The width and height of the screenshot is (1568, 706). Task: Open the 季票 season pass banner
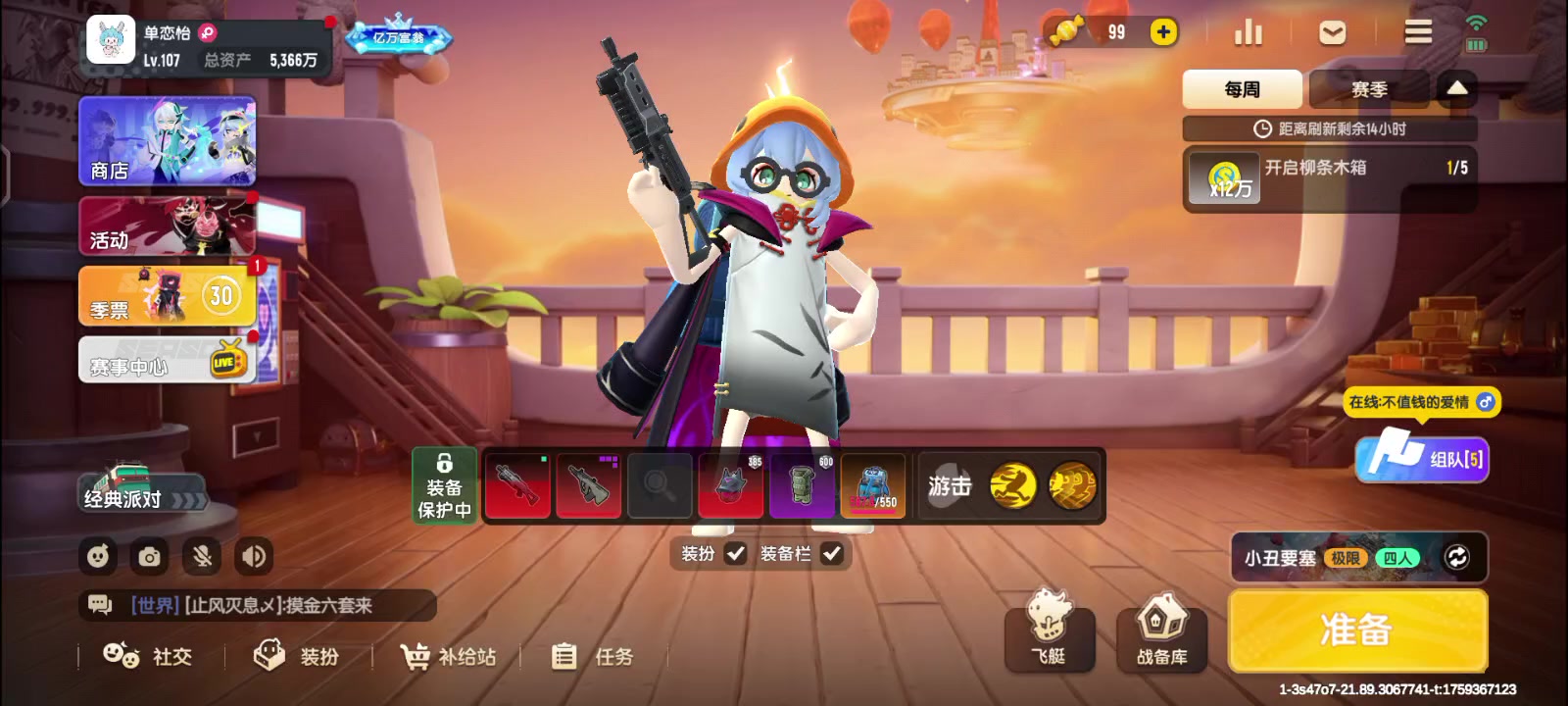click(x=168, y=296)
